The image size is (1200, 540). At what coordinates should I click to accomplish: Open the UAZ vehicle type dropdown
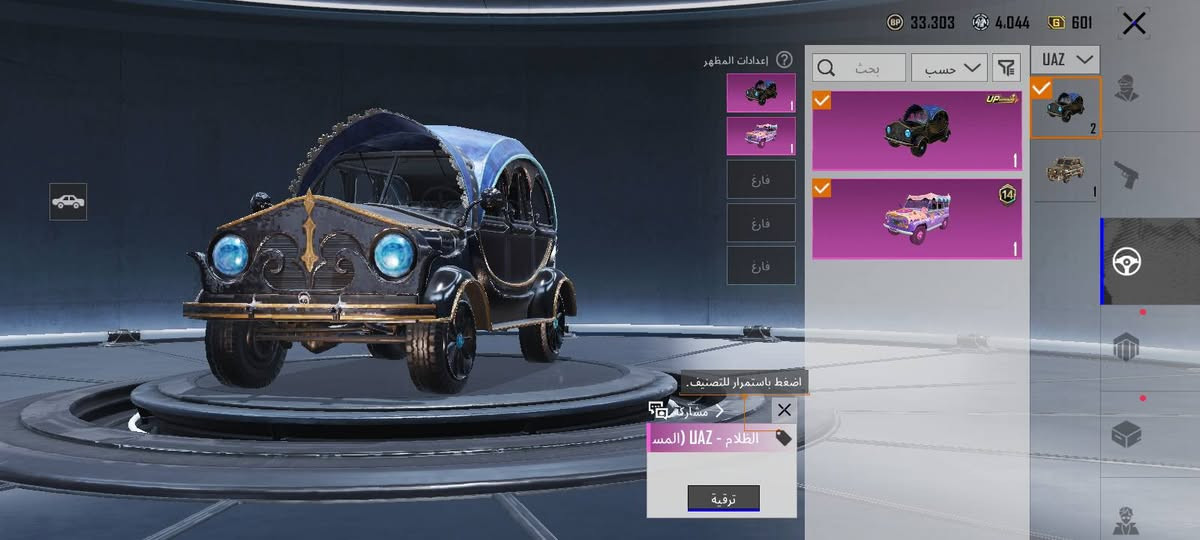[x=1065, y=59]
